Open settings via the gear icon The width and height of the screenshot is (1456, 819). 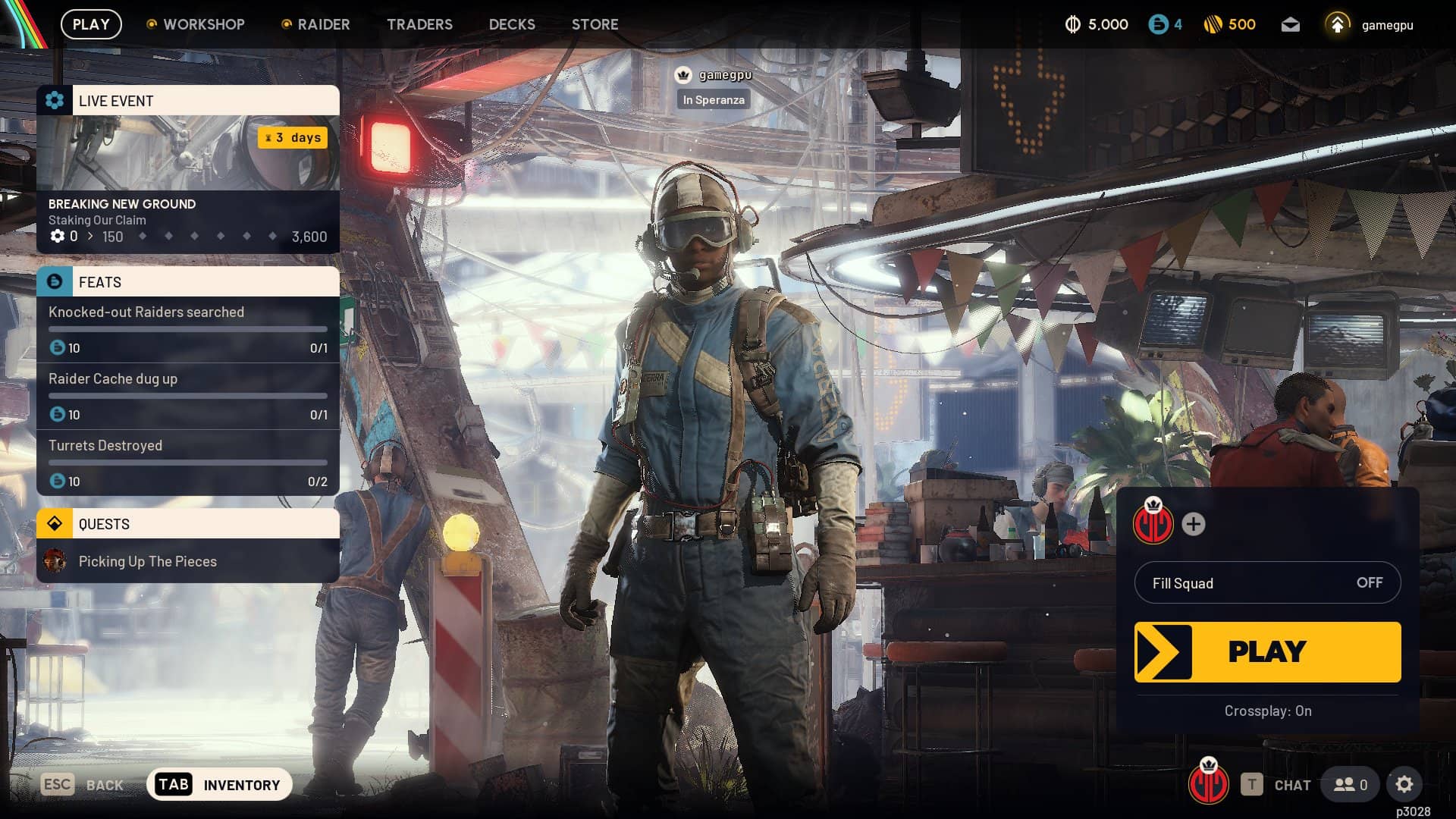tap(1404, 785)
